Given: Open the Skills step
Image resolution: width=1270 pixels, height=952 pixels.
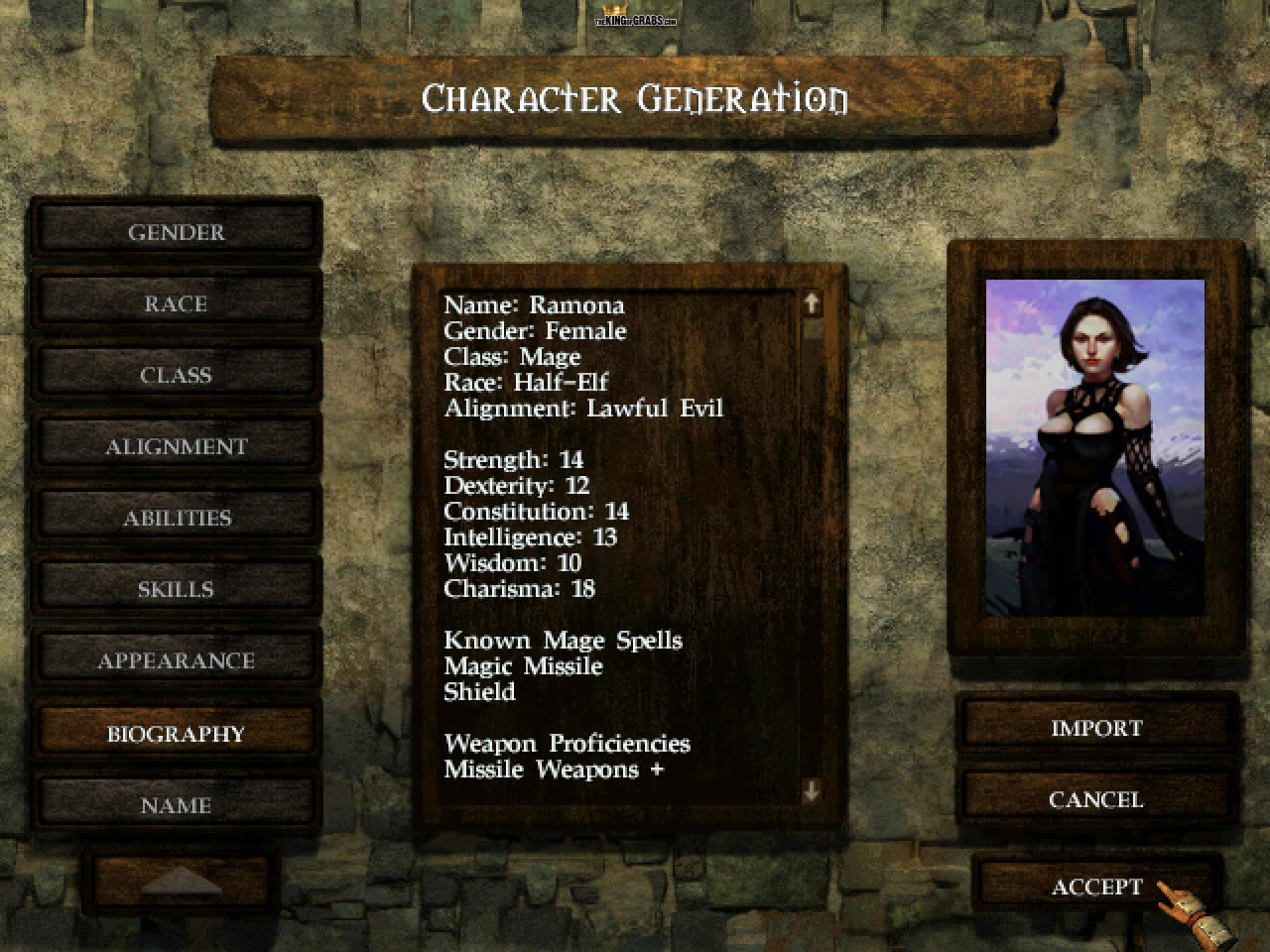Looking at the screenshot, I should coord(176,590).
